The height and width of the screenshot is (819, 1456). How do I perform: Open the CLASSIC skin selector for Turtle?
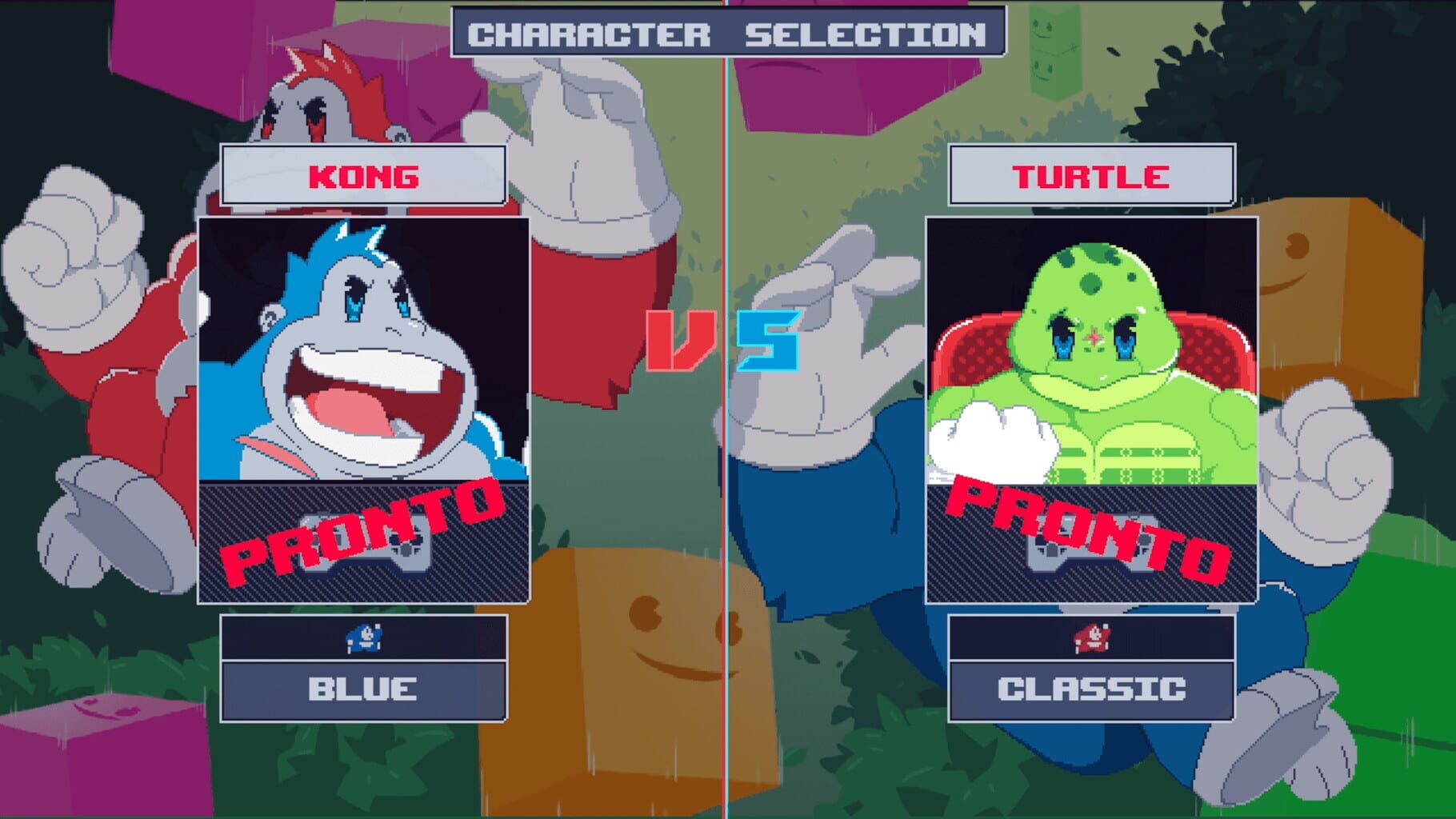coord(1092,688)
